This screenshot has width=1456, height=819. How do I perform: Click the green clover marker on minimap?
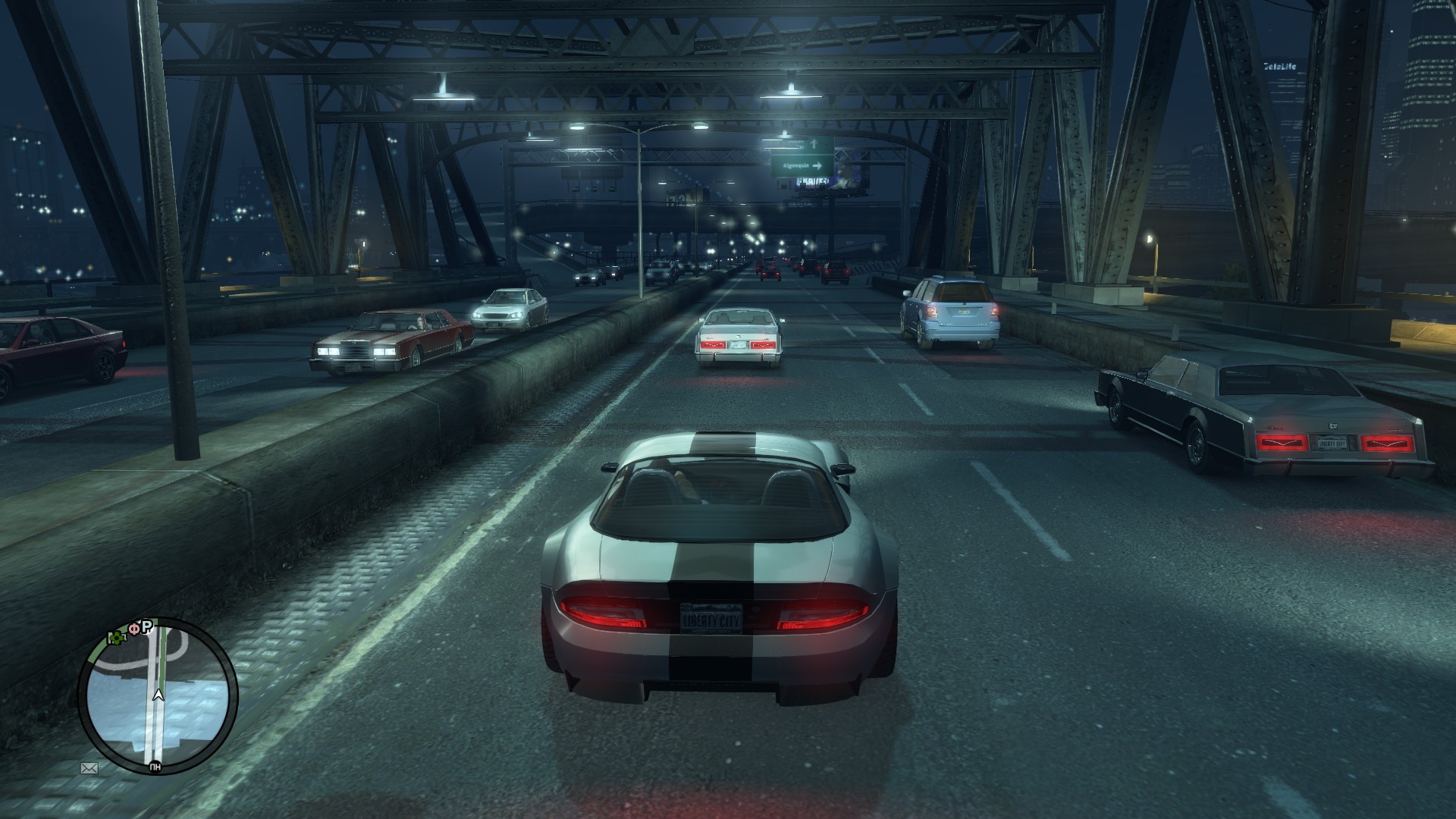pyautogui.click(x=116, y=638)
